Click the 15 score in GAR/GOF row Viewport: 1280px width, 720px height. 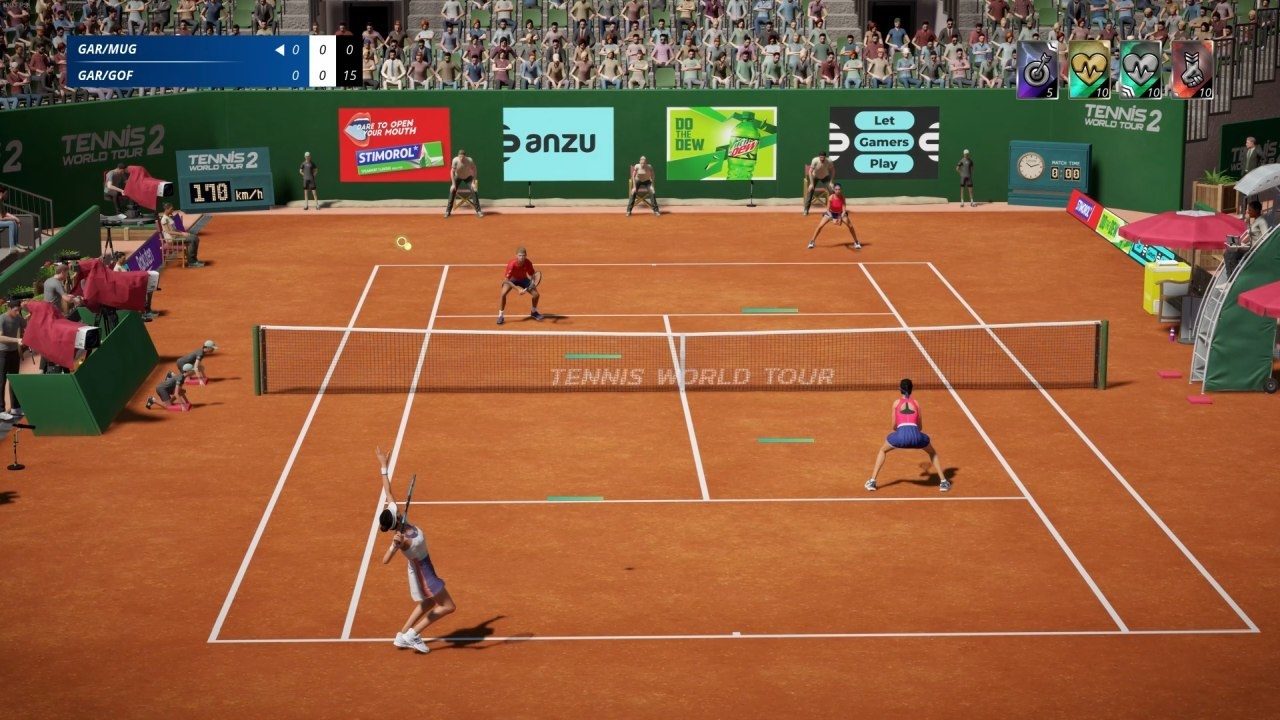click(351, 75)
